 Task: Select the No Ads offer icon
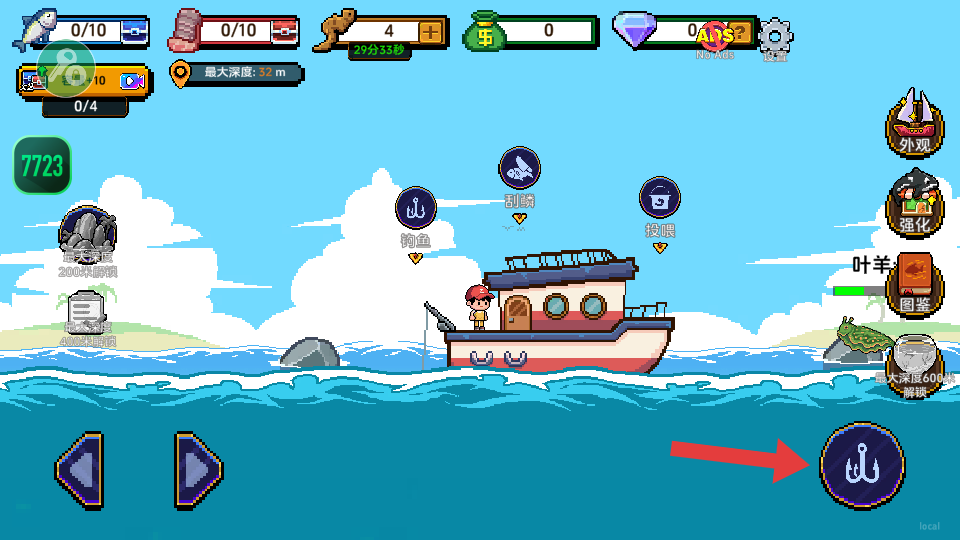pos(715,37)
